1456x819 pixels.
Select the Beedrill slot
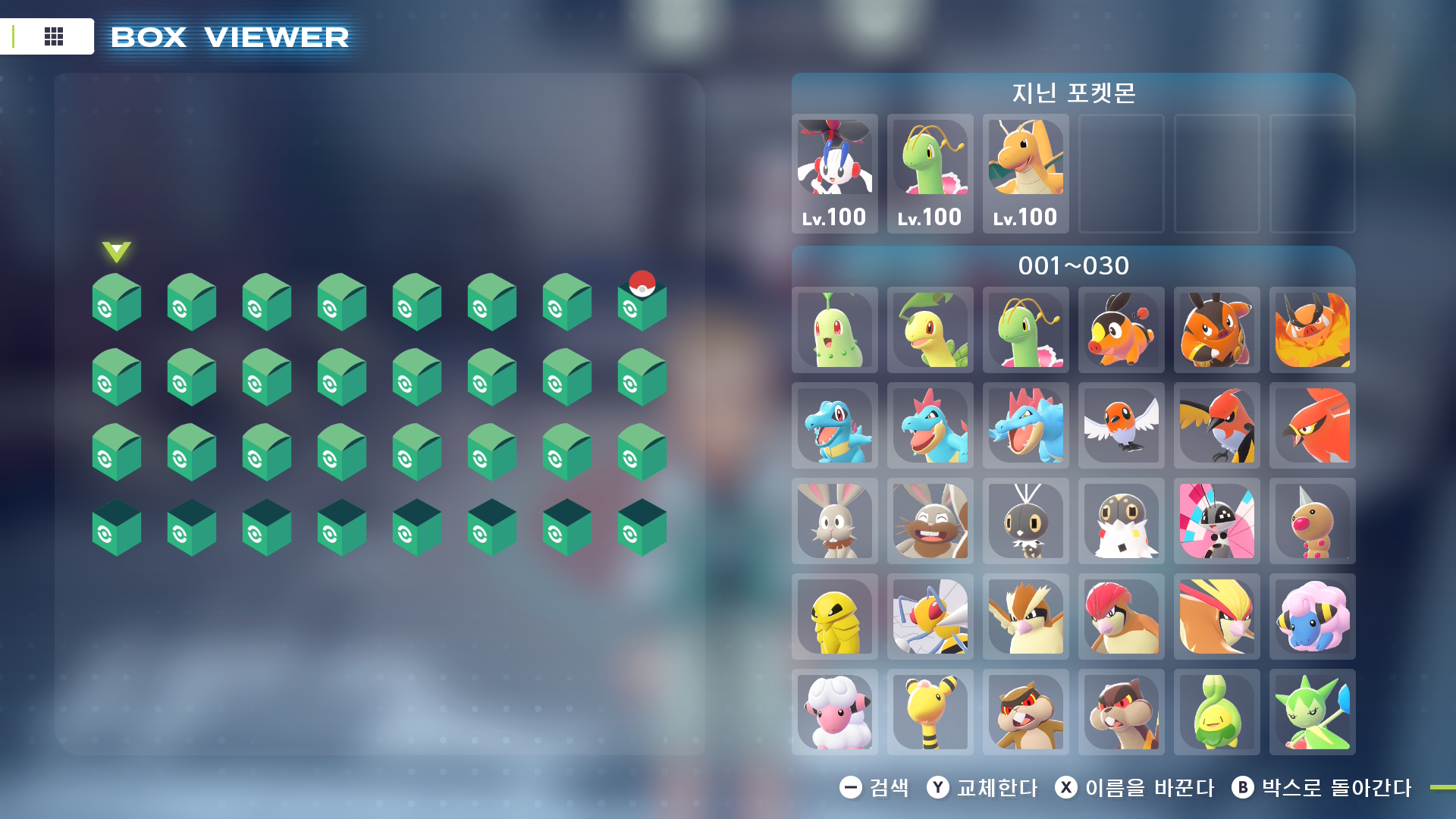[x=930, y=617]
